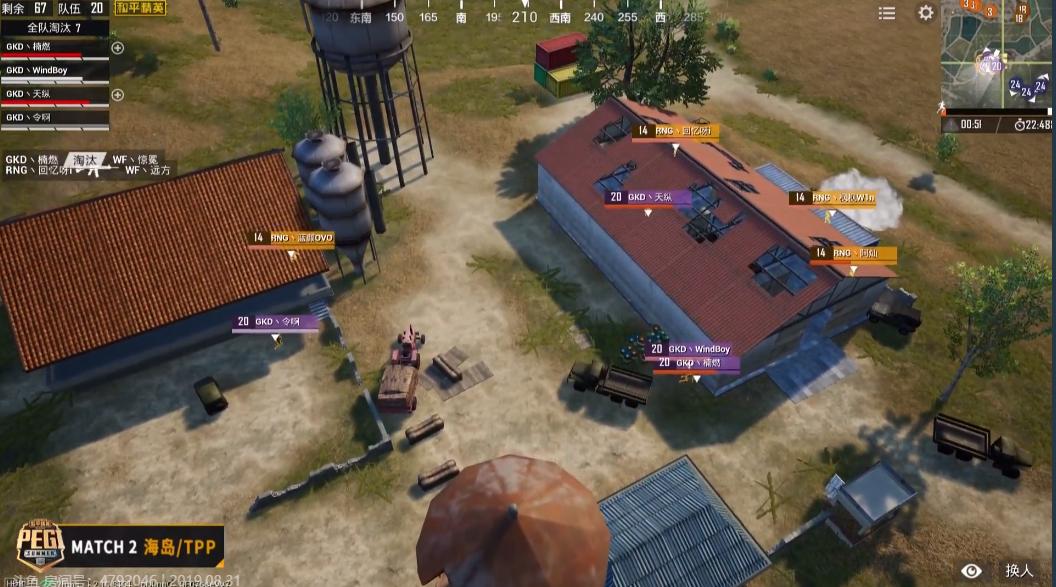
Task: Click the purple team 20 marker on minimap
Action: pos(994,65)
